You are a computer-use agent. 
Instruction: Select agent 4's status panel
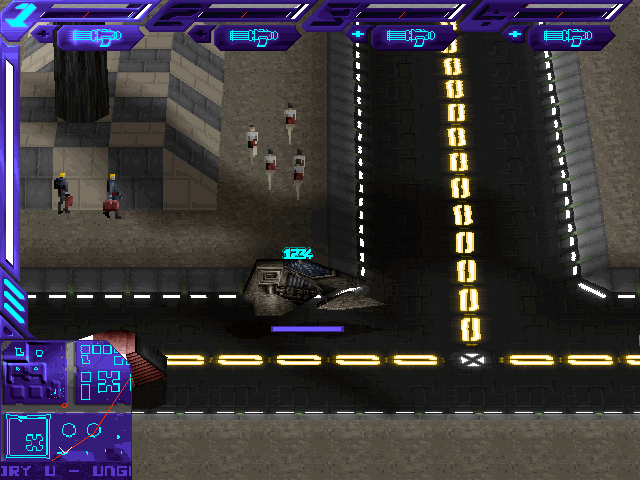click(x=552, y=11)
